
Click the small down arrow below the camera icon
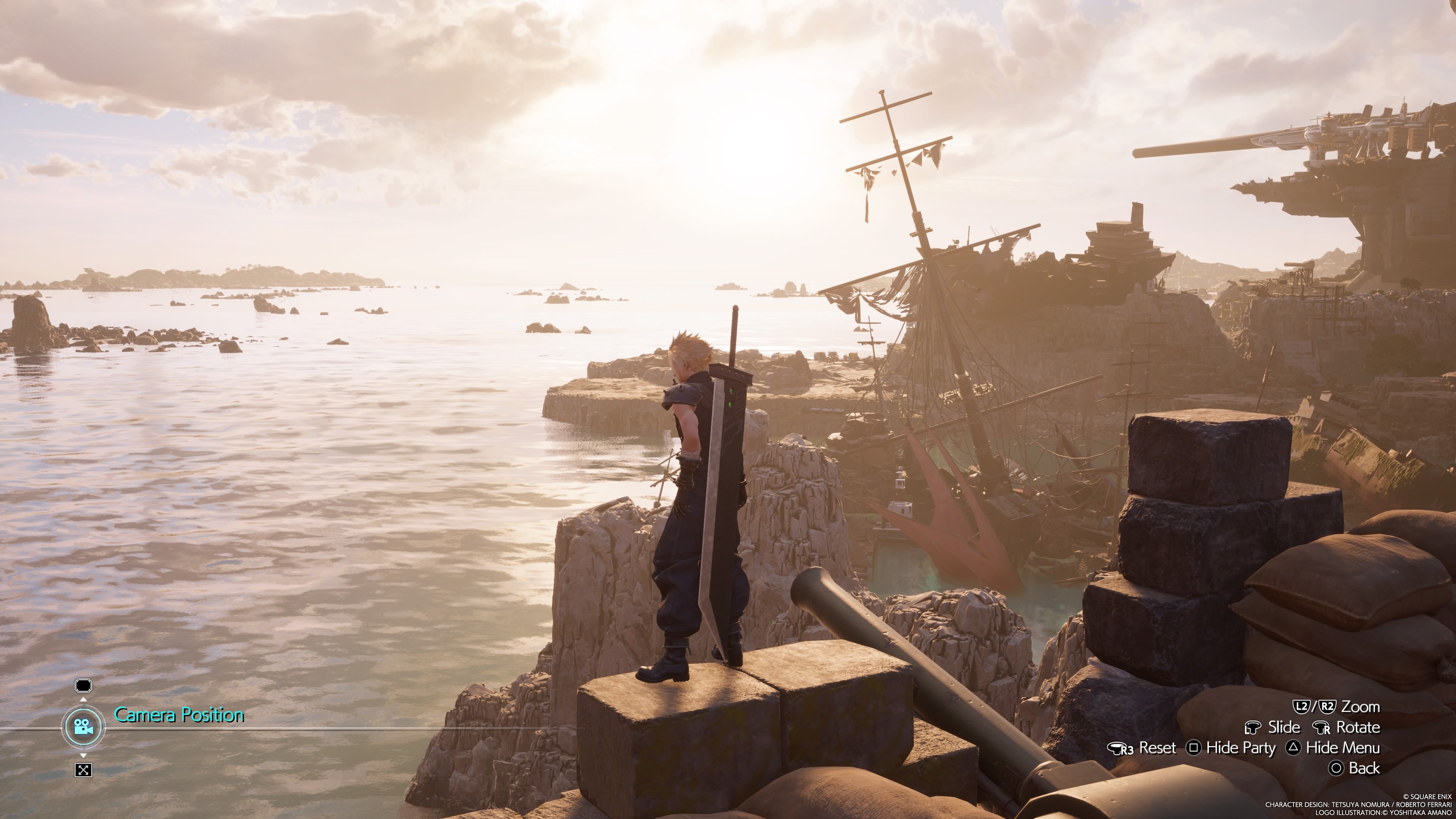pos(83,755)
